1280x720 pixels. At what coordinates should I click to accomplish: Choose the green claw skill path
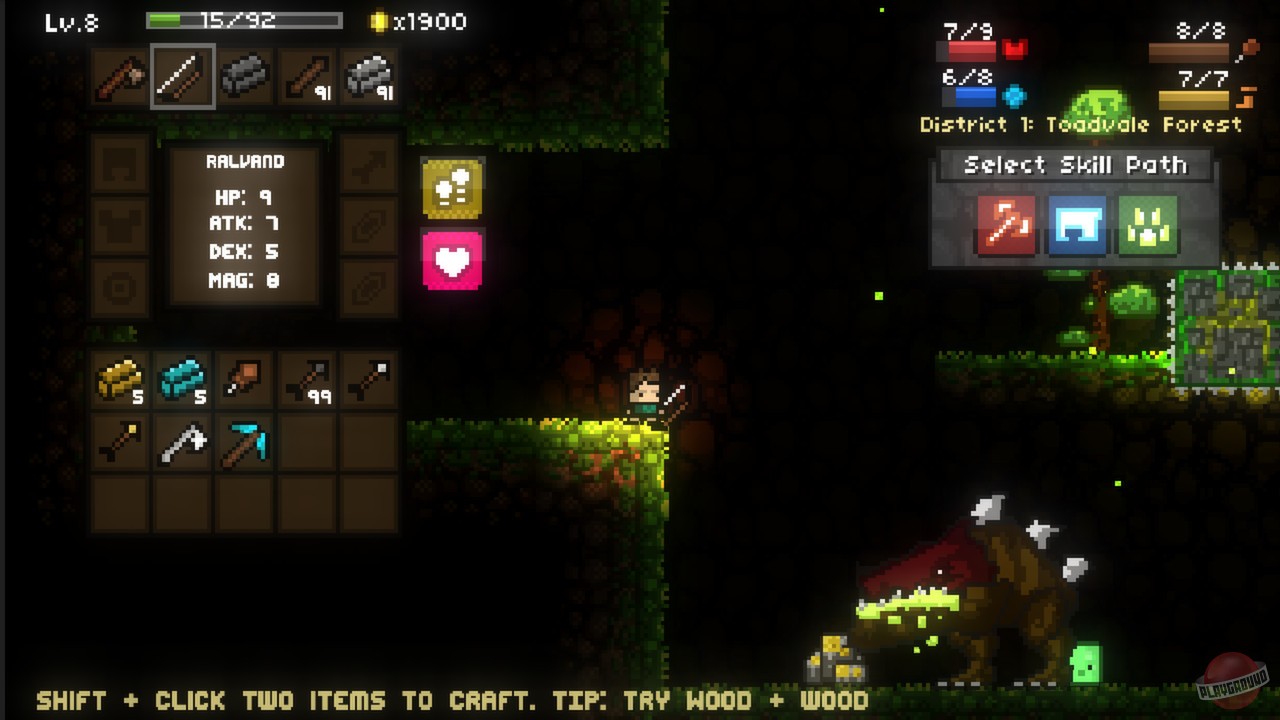pyautogui.click(x=1146, y=226)
